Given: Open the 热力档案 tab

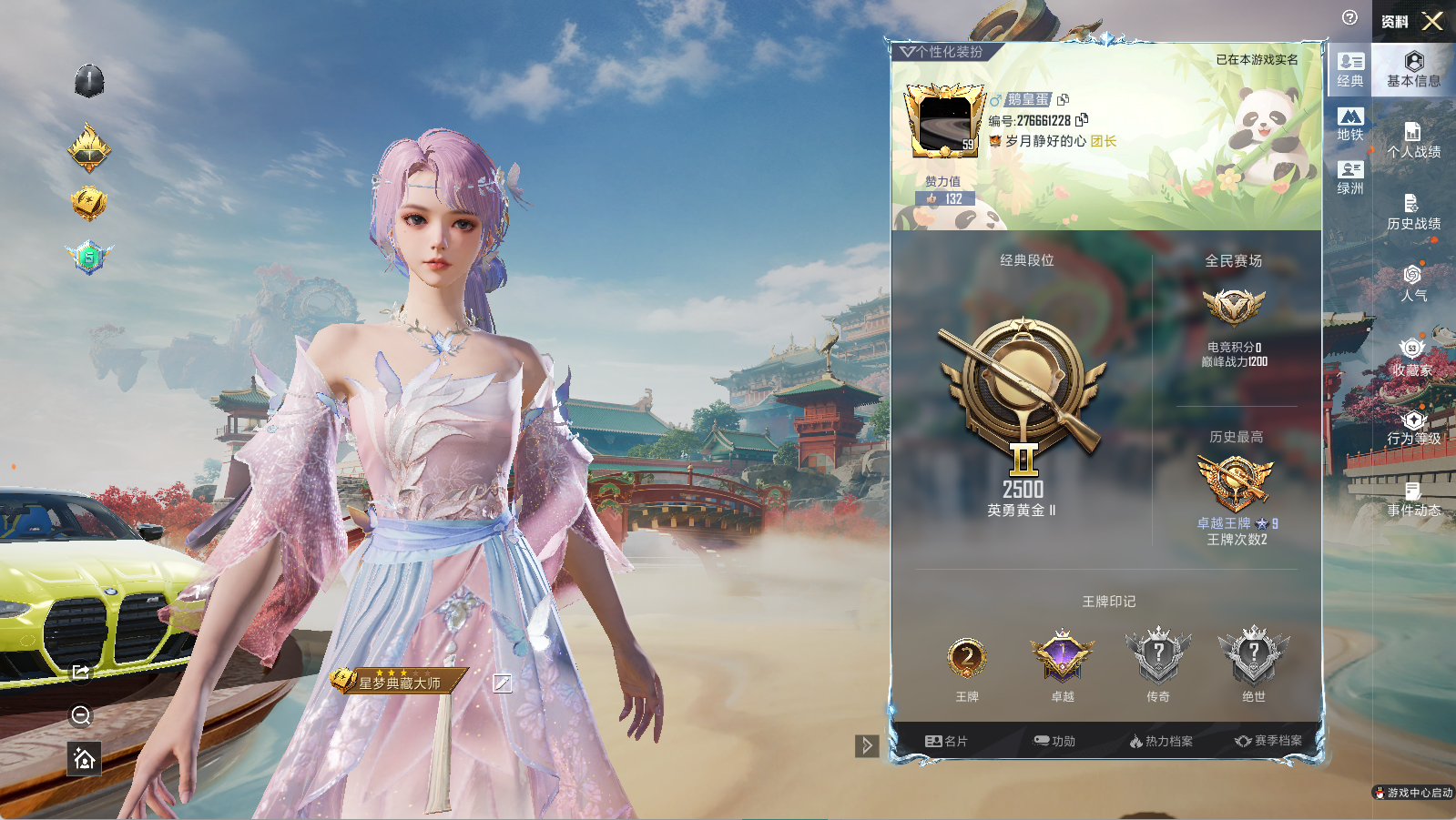Looking at the screenshot, I should (x=1161, y=741).
